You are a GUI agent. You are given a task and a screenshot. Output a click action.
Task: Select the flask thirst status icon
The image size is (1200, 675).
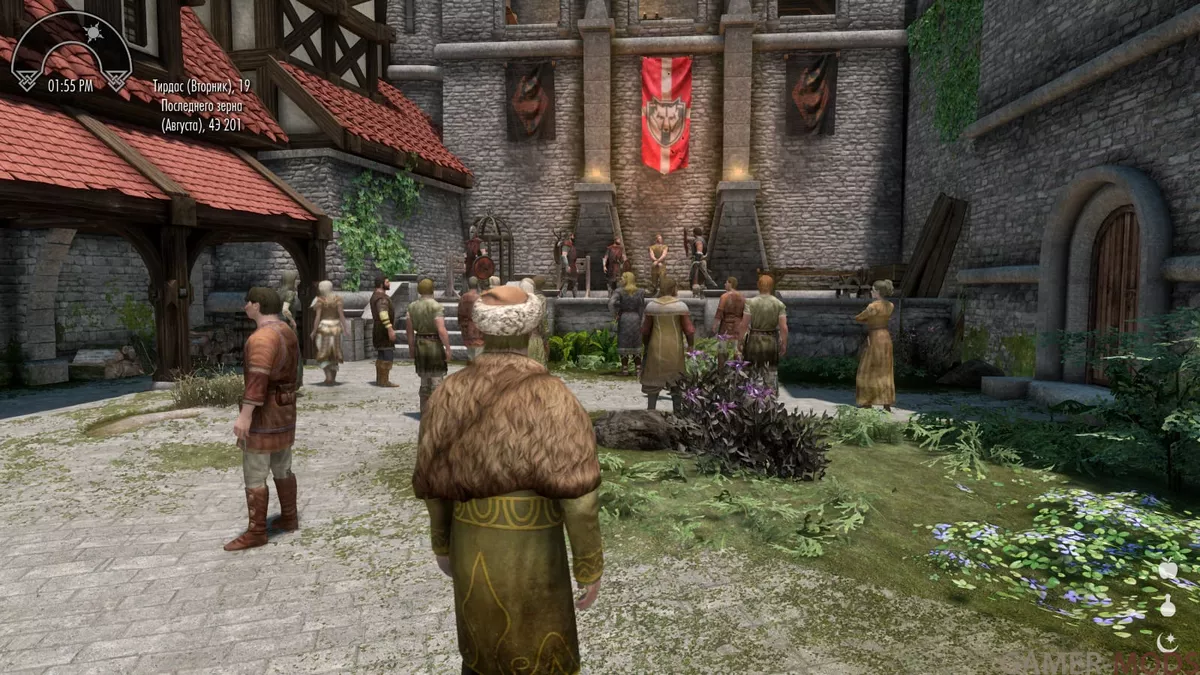(x=1167, y=606)
